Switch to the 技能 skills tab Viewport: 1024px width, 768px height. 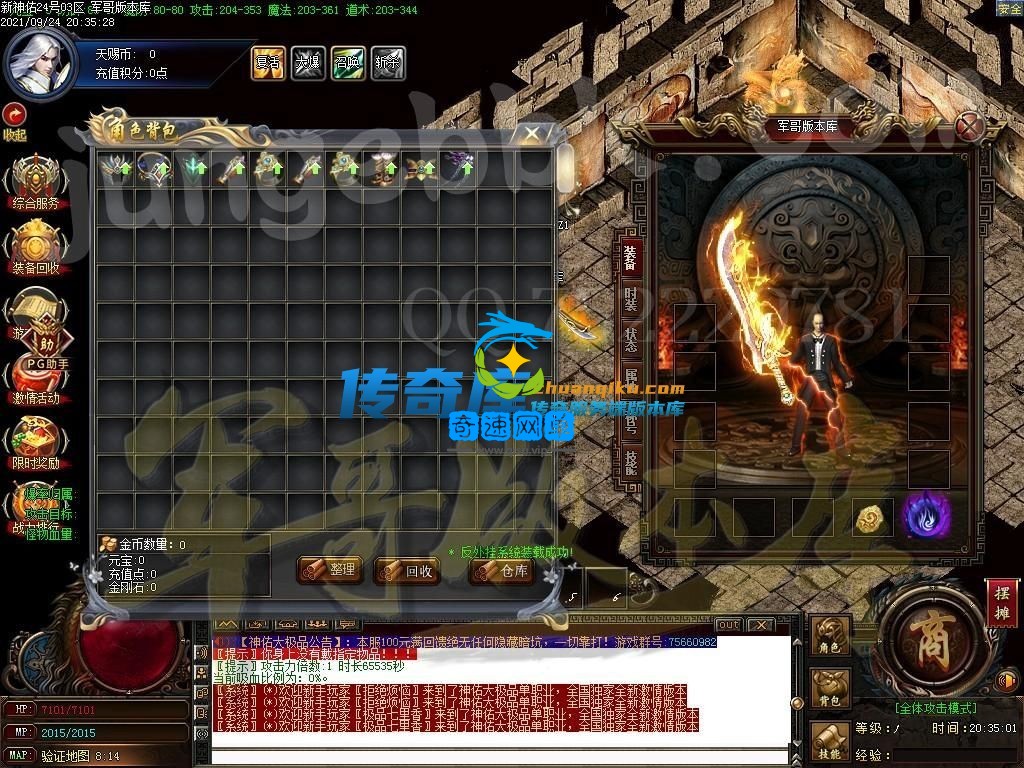coord(630,460)
